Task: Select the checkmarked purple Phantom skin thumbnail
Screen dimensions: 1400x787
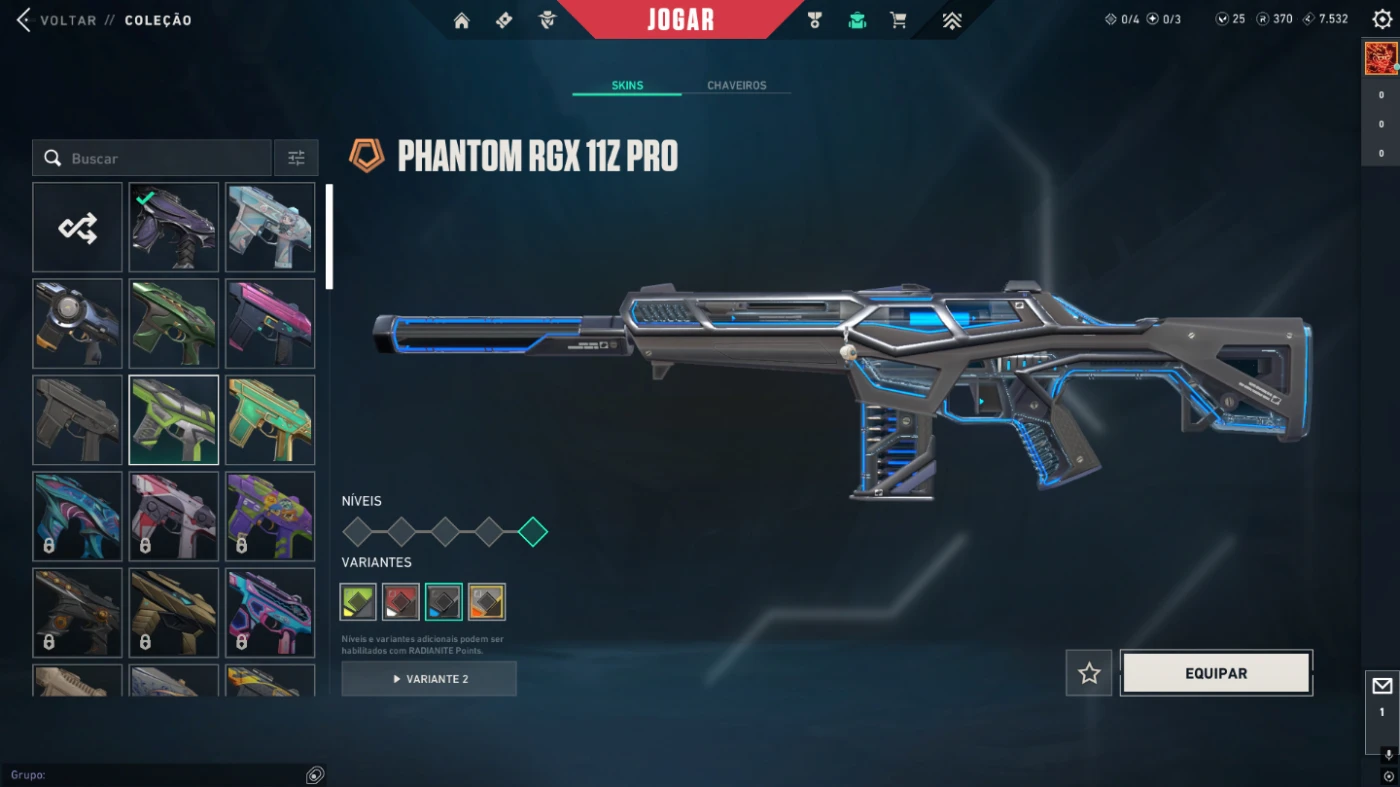Action: pyautogui.click(x=174, y=228)
